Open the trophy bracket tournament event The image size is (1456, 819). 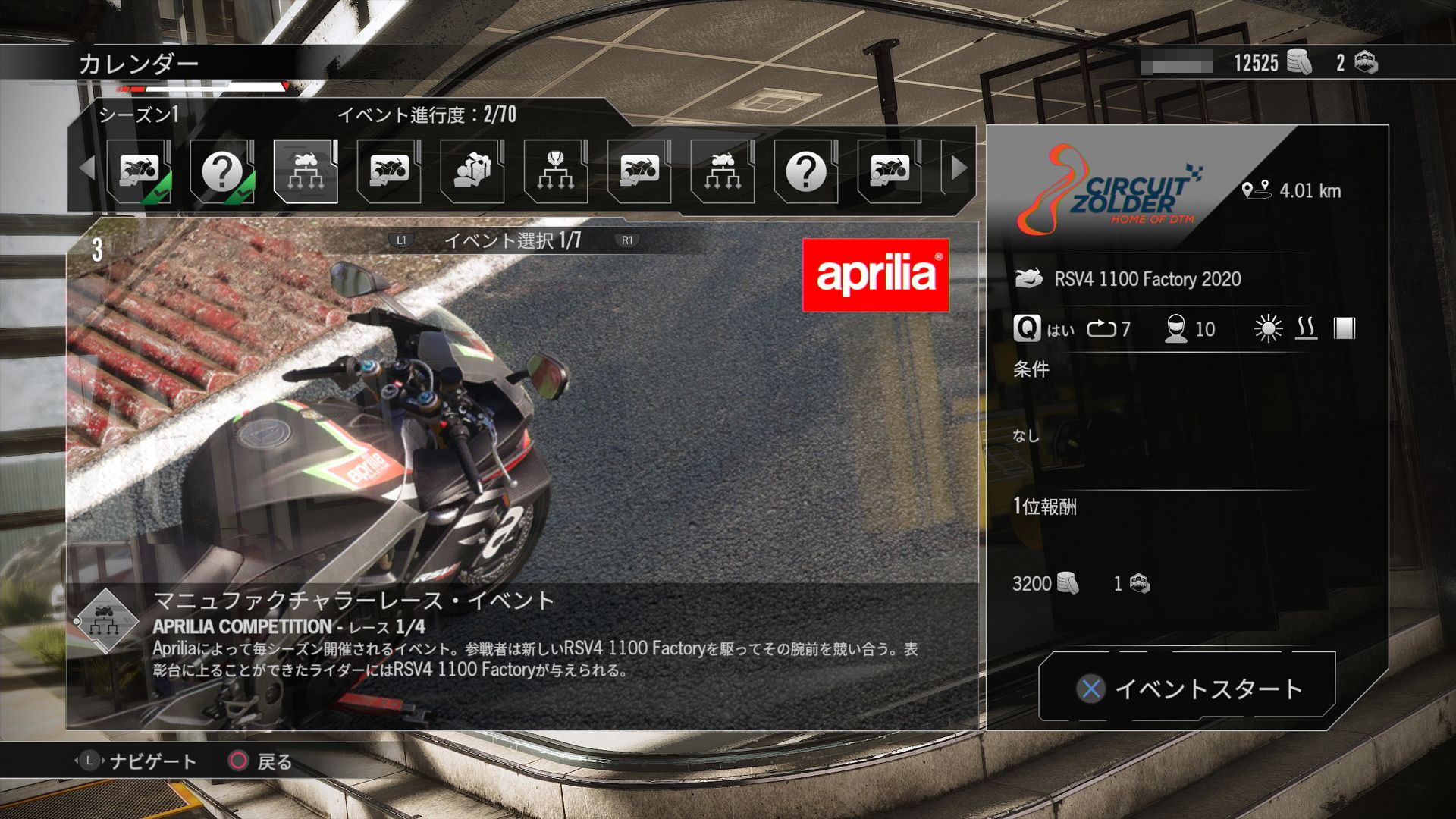point(556,171)
